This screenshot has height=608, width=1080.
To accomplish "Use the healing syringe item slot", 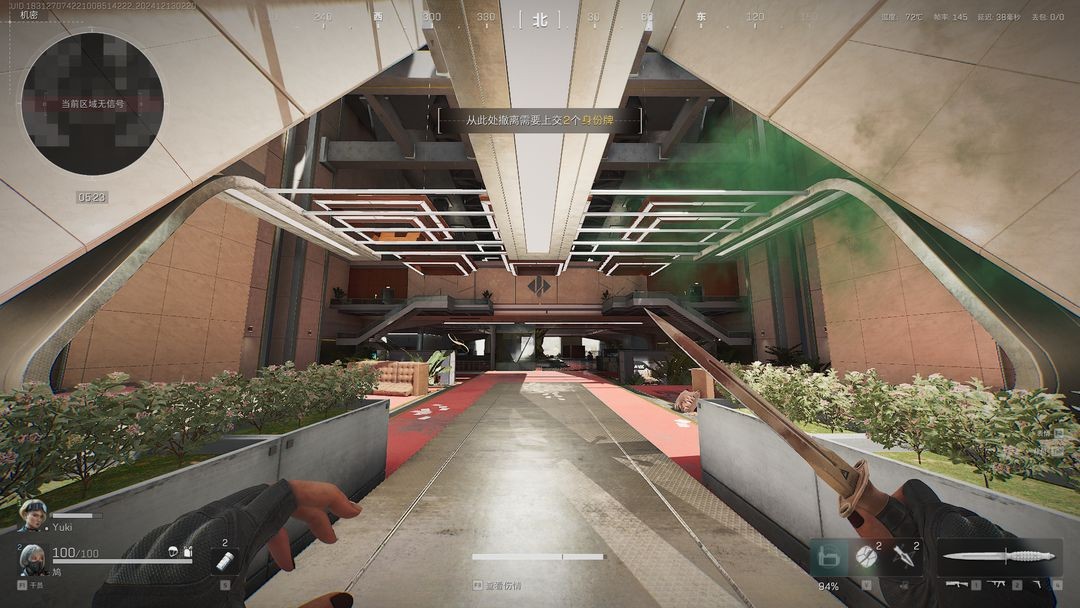I will tap(224, 561).
